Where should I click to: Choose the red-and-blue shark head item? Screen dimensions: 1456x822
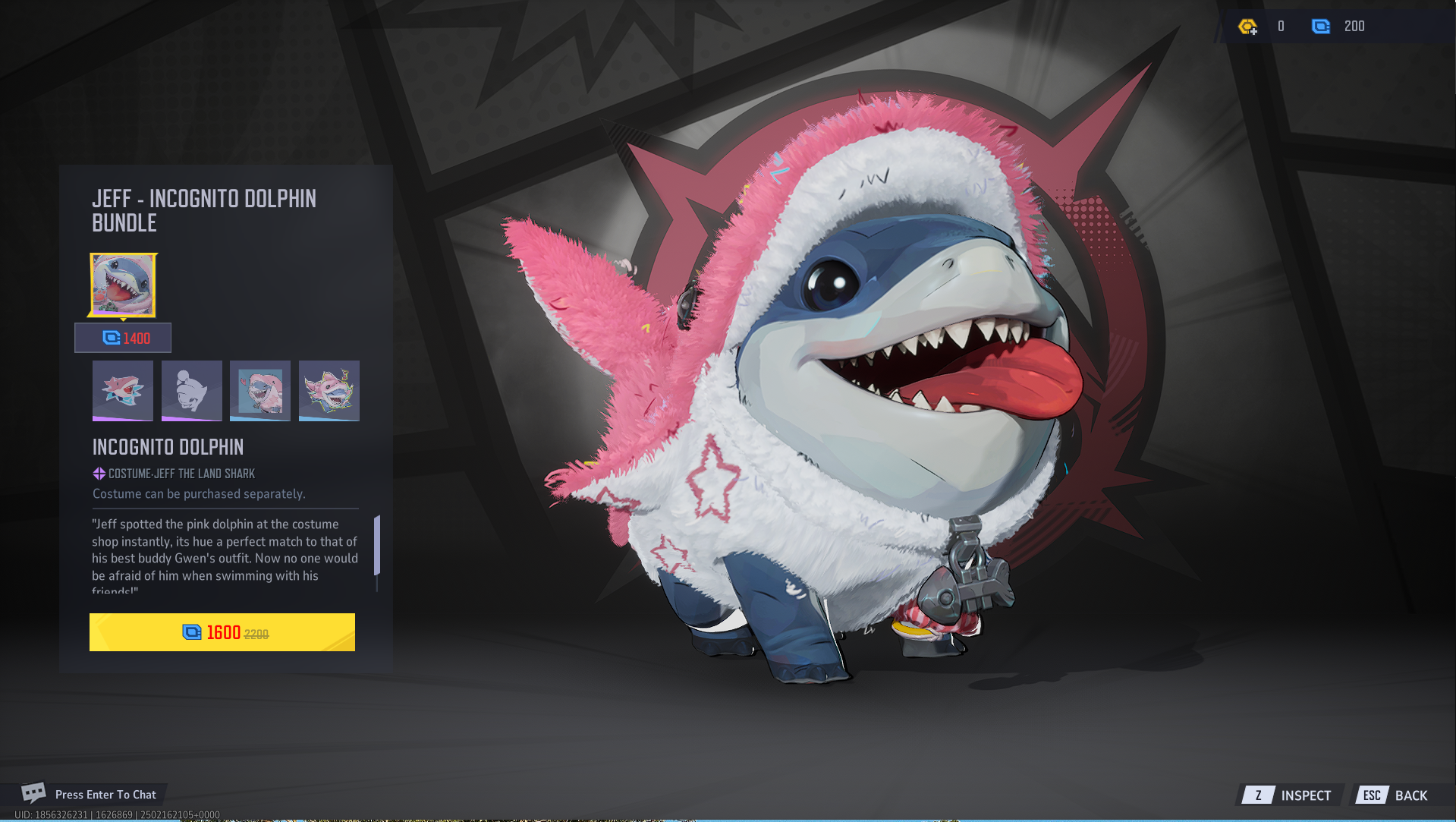pyautogui.click(x=123, y=390)
